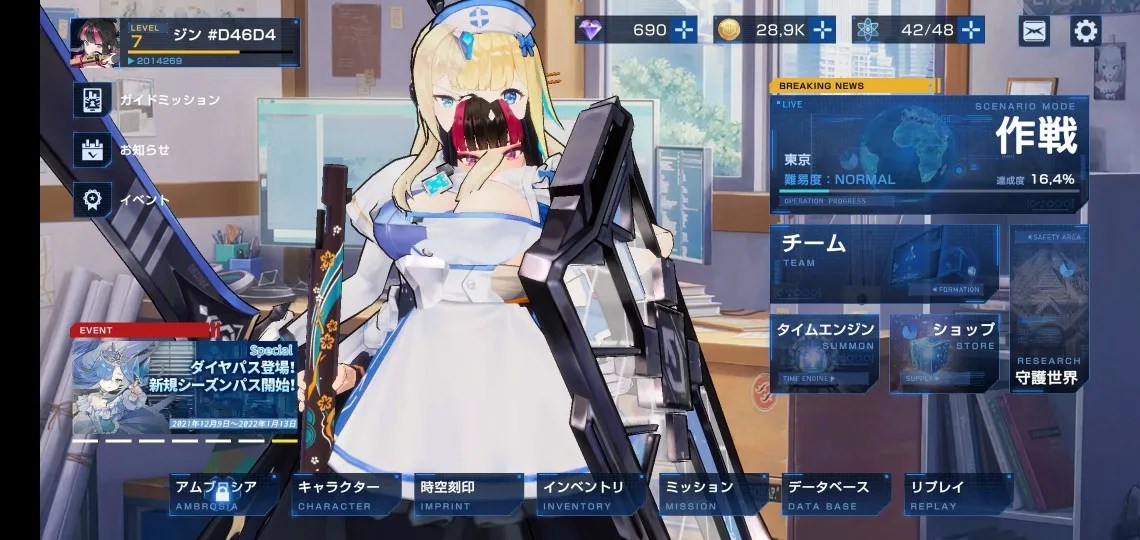Open the イベント events menu

(92, 199)
